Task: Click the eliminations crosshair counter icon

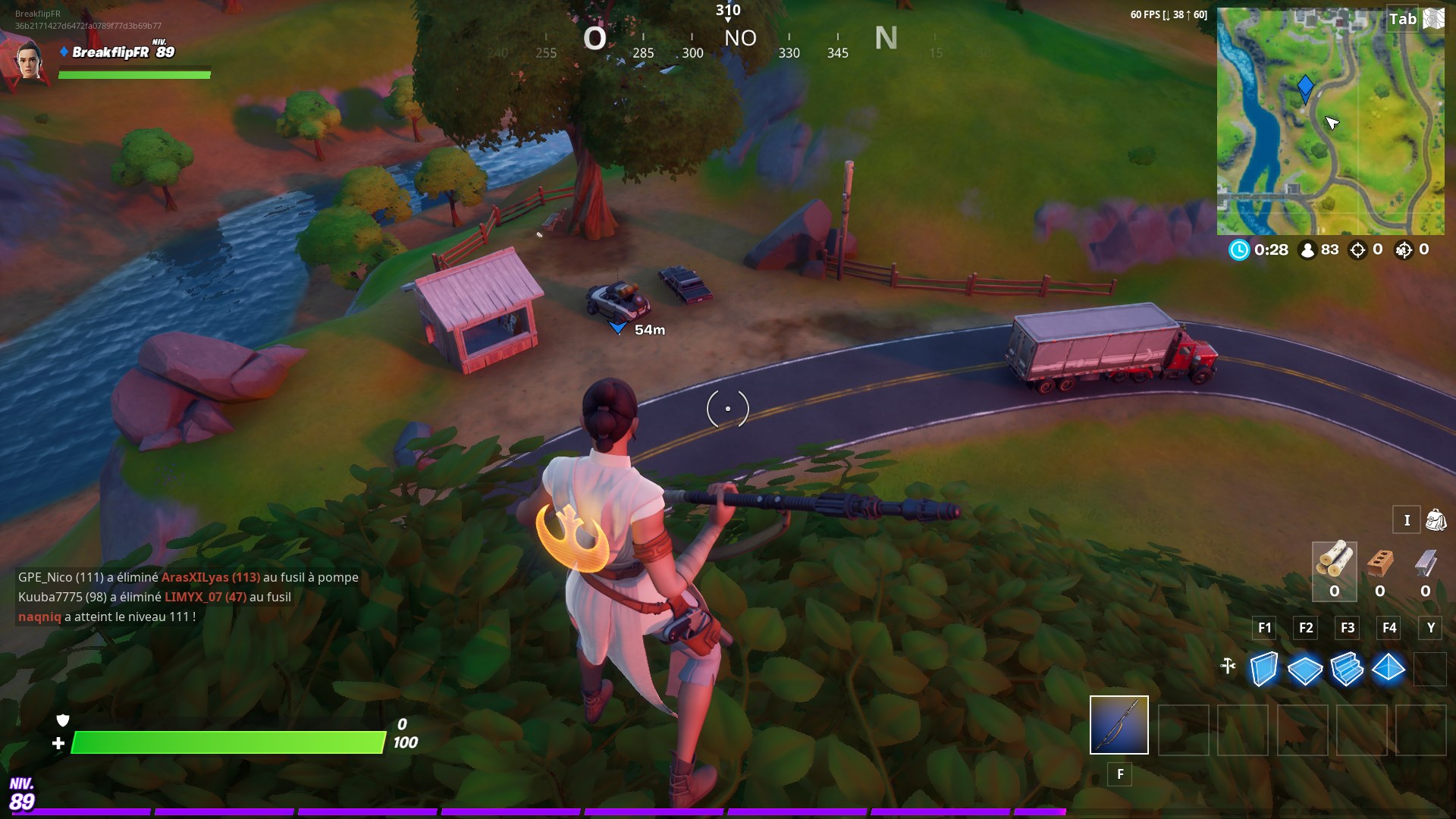Action: coord(1356,250)
